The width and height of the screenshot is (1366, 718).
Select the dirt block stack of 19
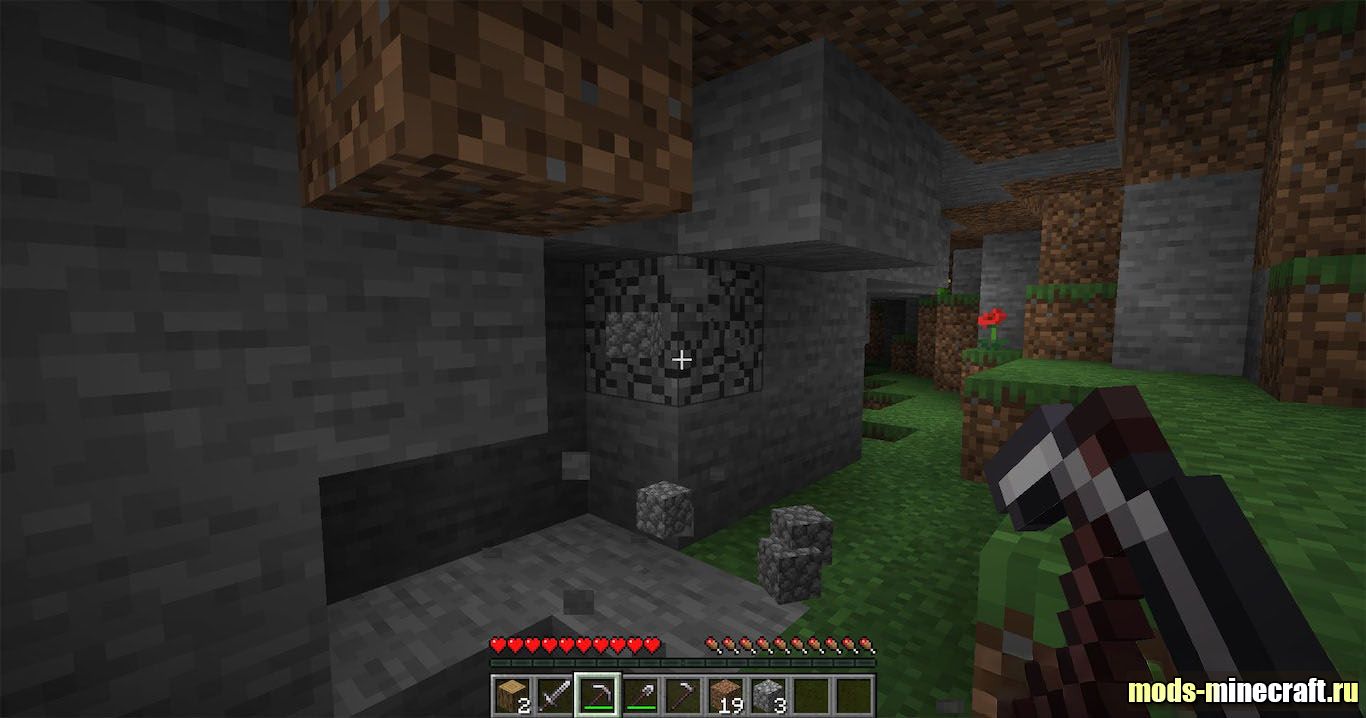(x=726, y=694)
